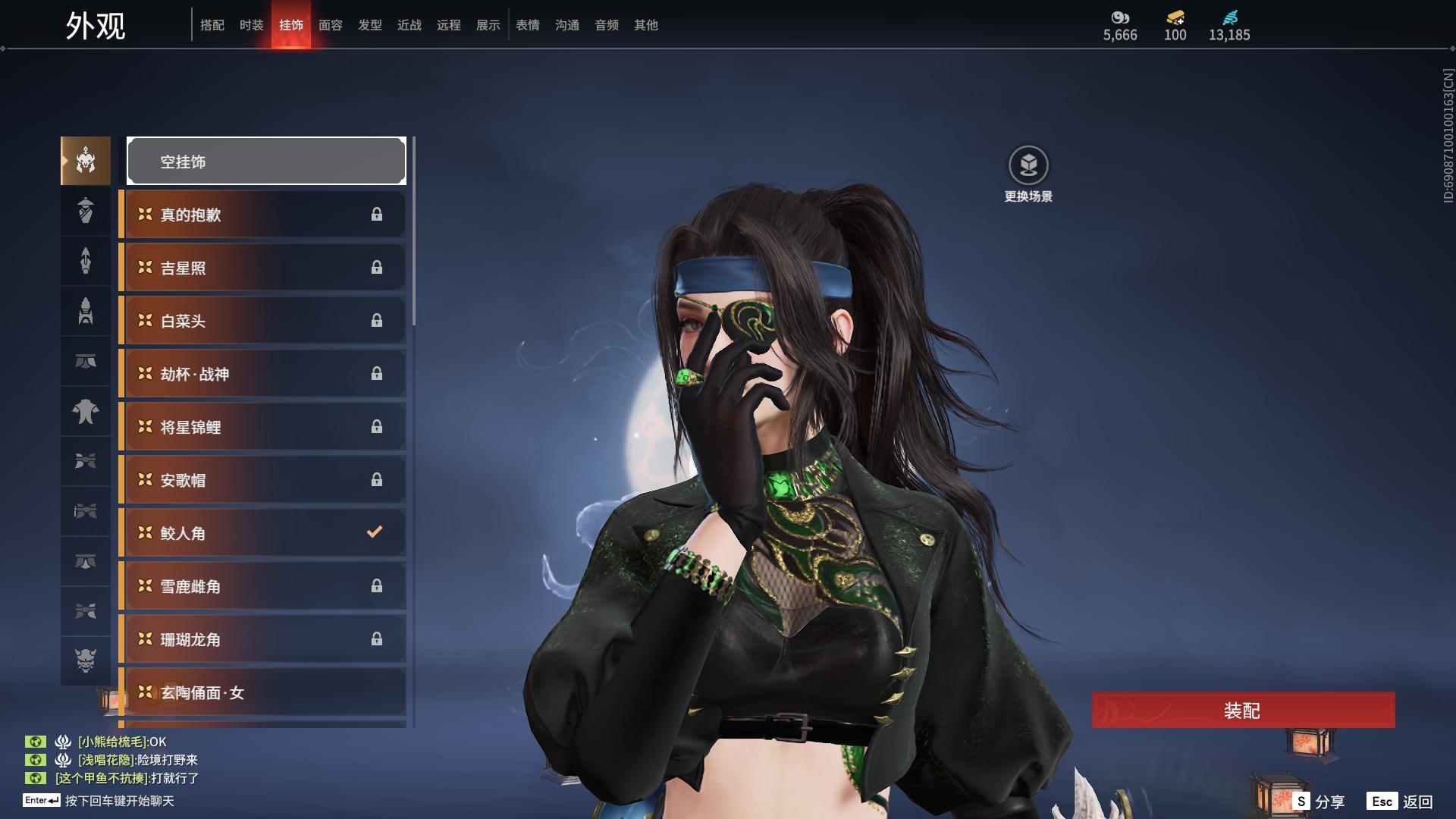Open the 其他 tab
Viewport: 1456px width, 819px height.
[x=646, y=25]
